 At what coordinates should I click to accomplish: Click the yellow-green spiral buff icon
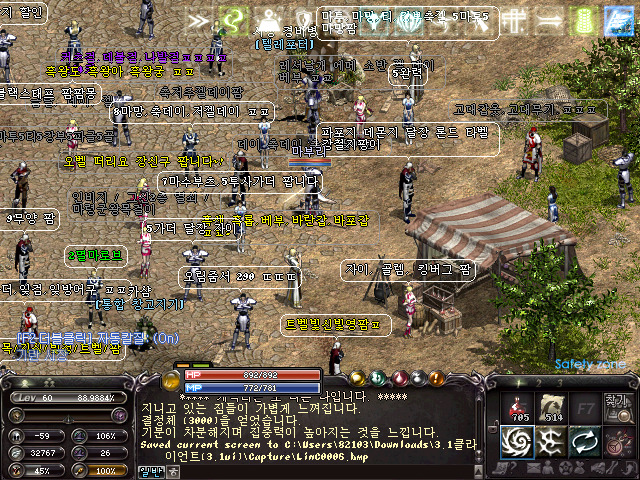(x=233, y=19)
